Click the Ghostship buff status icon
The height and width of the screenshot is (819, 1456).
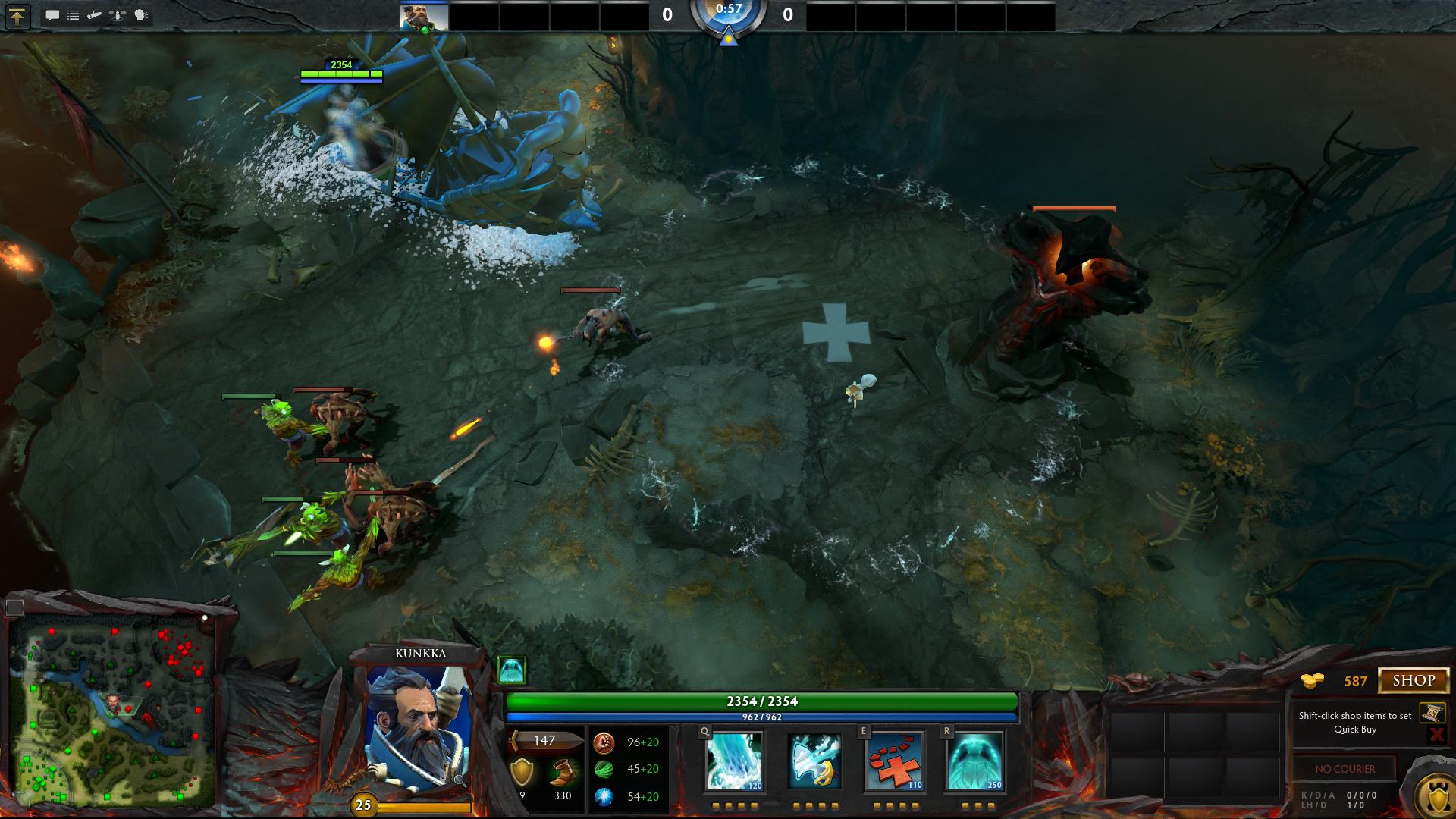511,670
